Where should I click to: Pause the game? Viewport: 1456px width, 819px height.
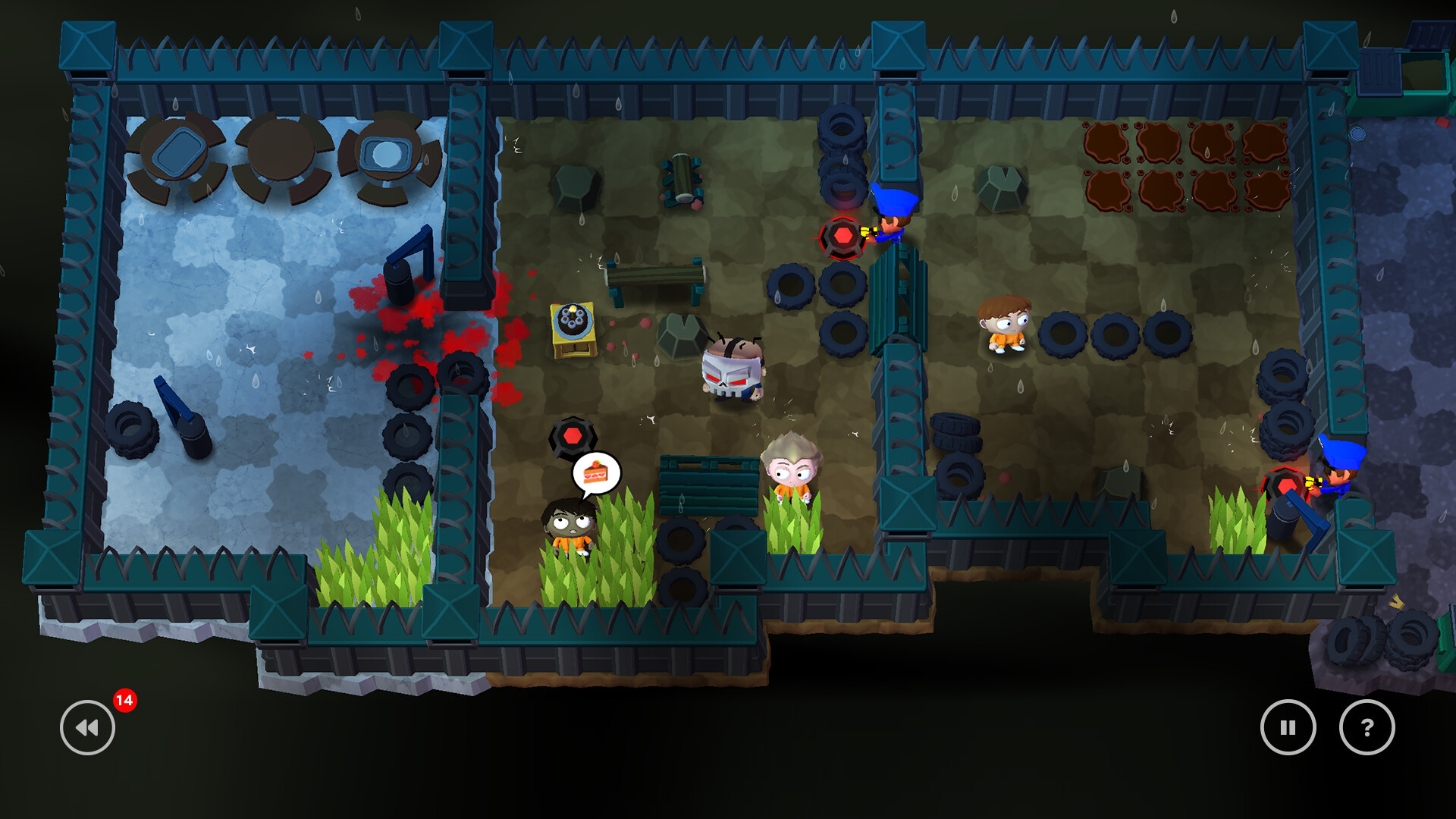[1288, 727]
